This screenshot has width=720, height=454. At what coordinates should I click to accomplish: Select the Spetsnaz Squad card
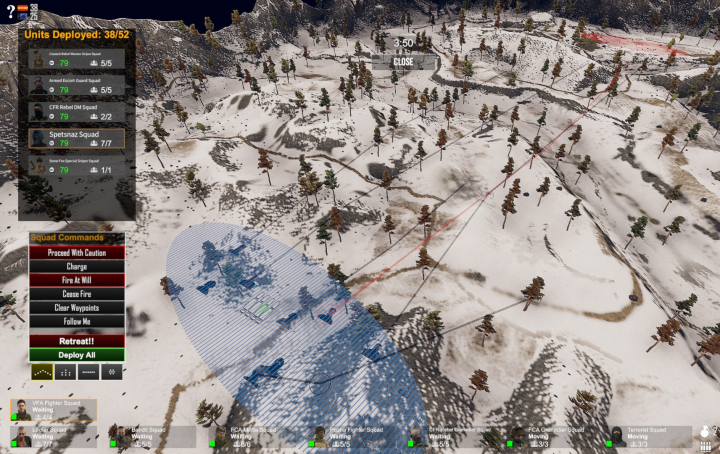(x=76, y=138)
